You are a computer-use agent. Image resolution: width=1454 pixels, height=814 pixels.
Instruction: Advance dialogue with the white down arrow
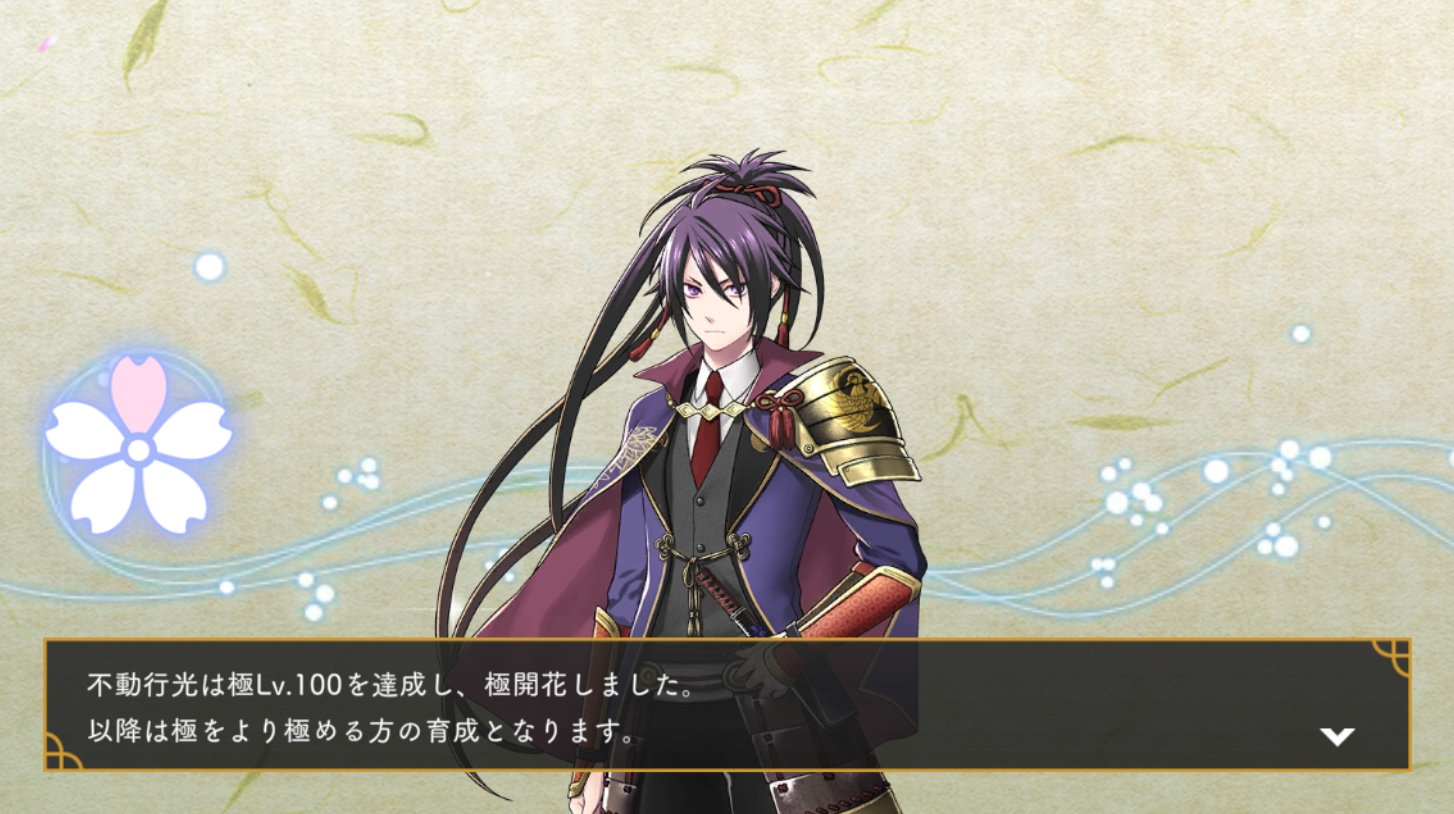coord(1336,737)
